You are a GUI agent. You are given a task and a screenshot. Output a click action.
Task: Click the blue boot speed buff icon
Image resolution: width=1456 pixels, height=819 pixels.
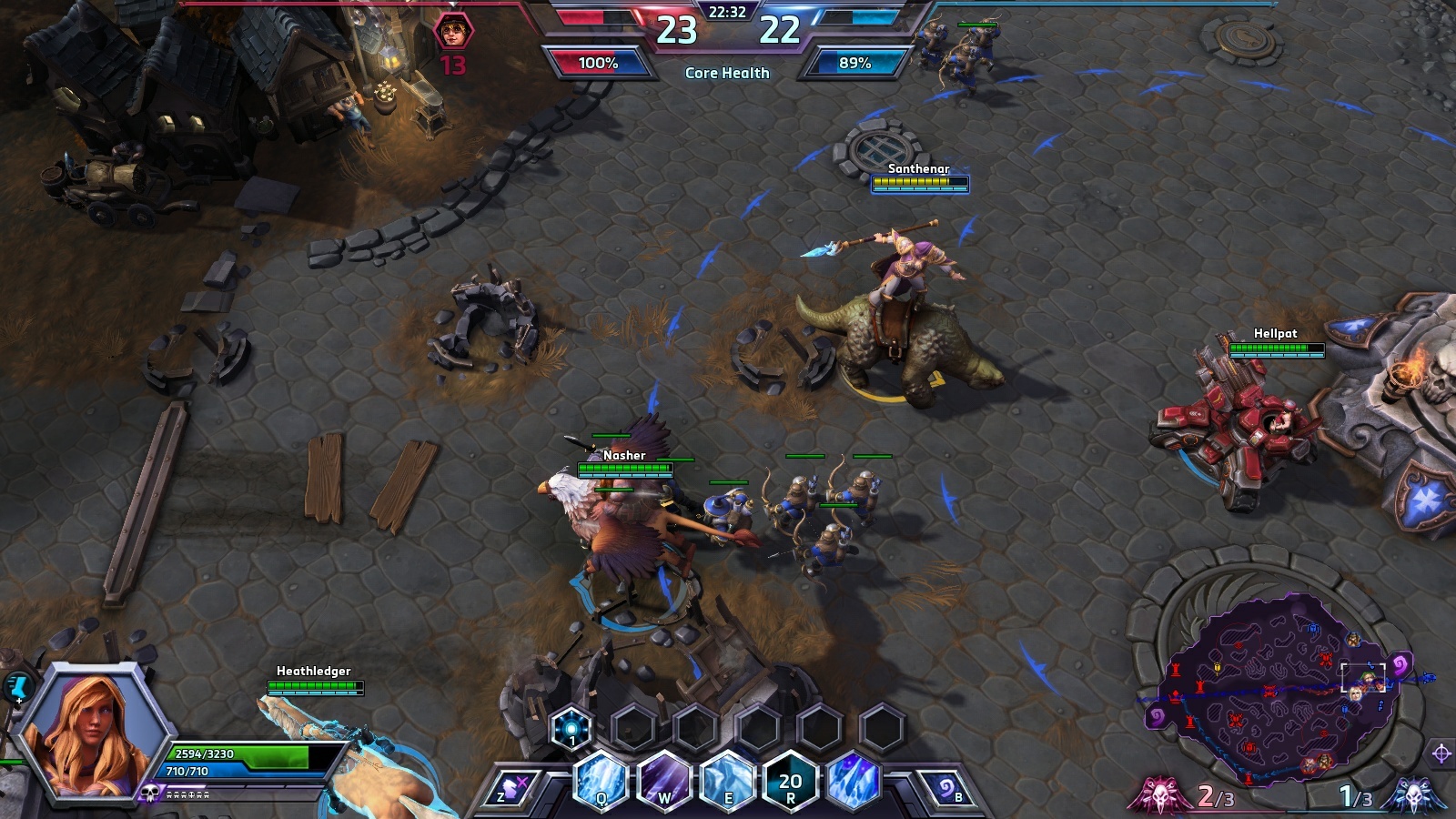(18, 687)
